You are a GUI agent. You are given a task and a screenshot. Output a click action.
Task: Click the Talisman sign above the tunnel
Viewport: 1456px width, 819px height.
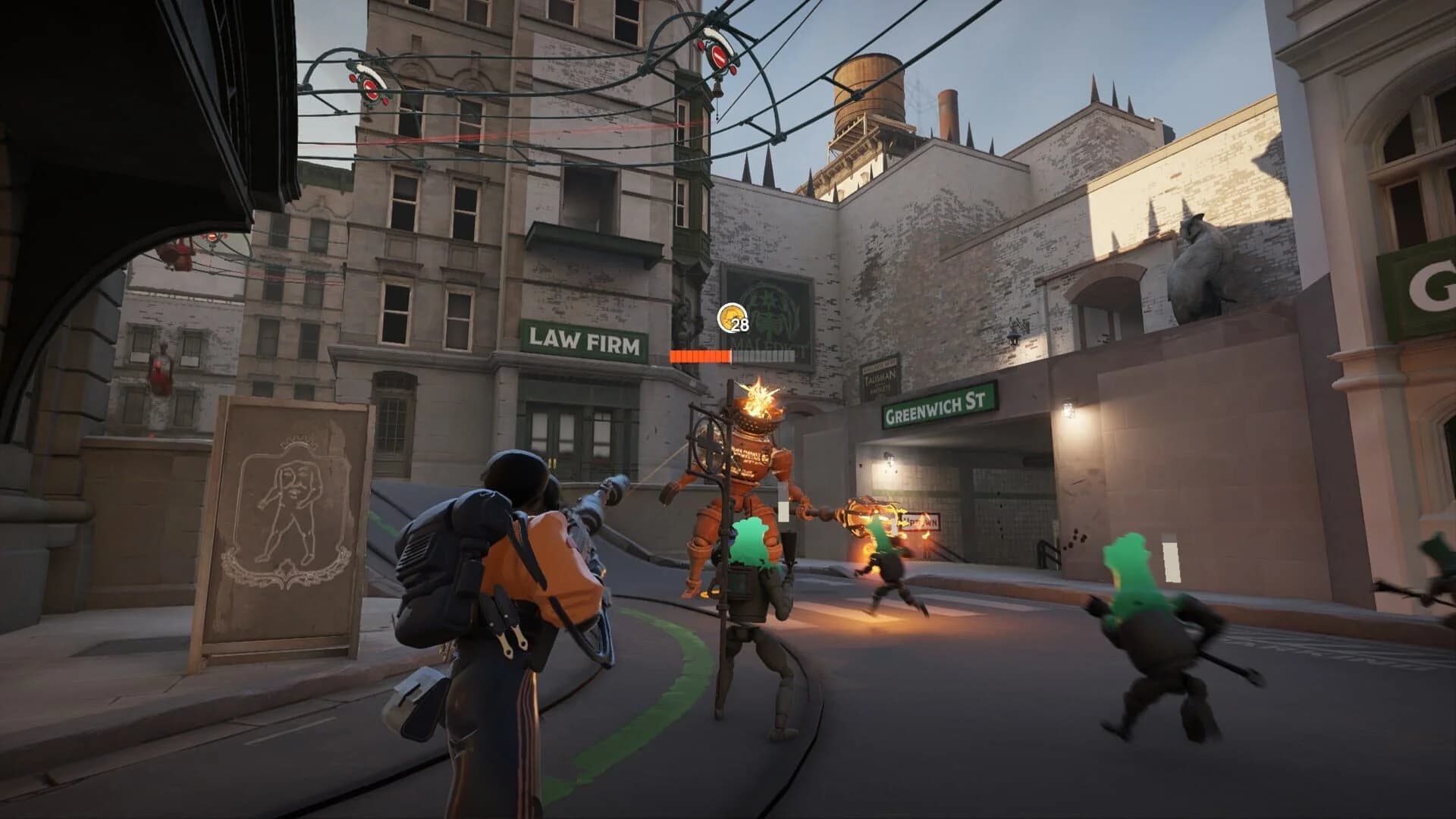point(878,379)
